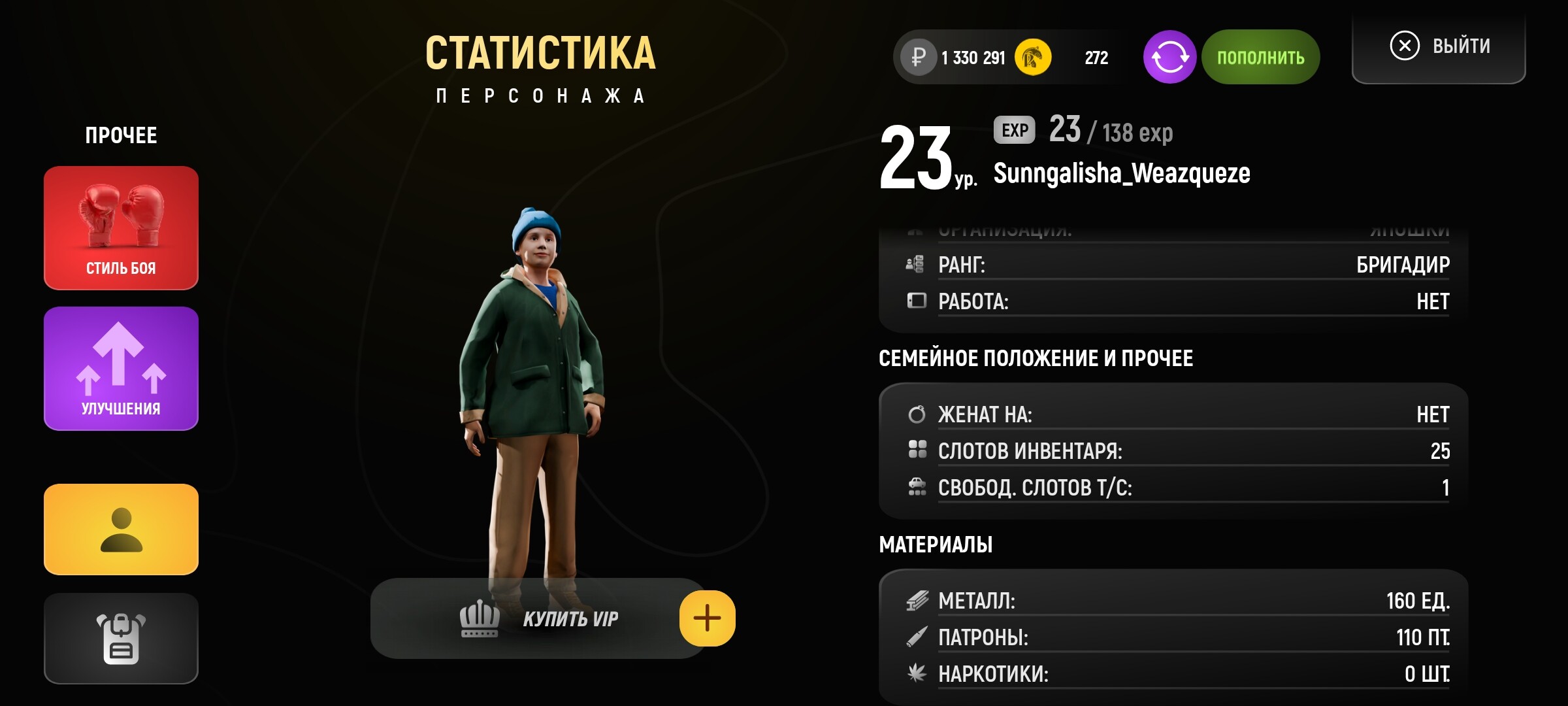Open the backpack inventory button
Screen dimensions: 1568x706
[121, 638]
